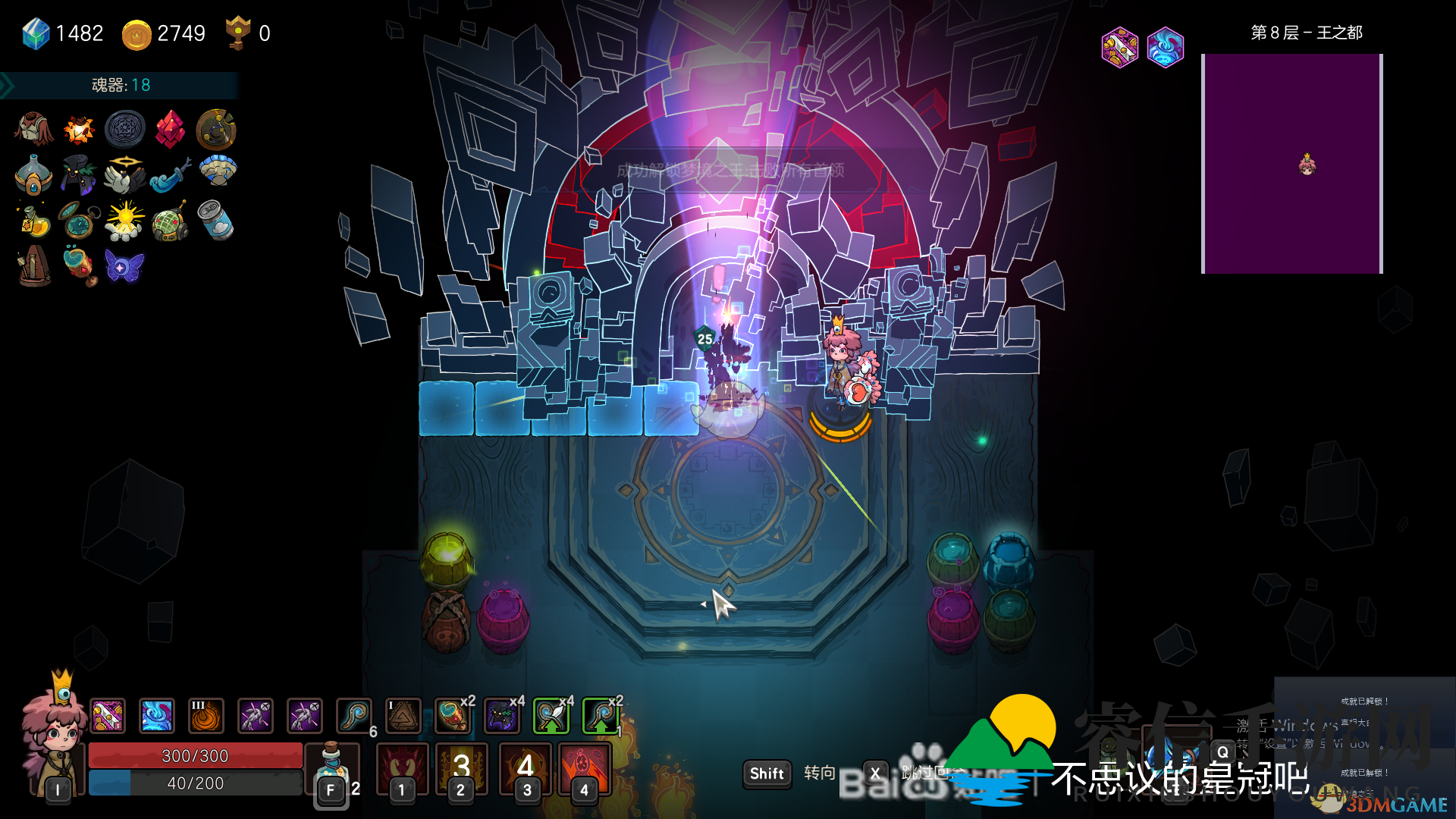
Task: Use the potion bottle item slot
Action: [331, 766]
